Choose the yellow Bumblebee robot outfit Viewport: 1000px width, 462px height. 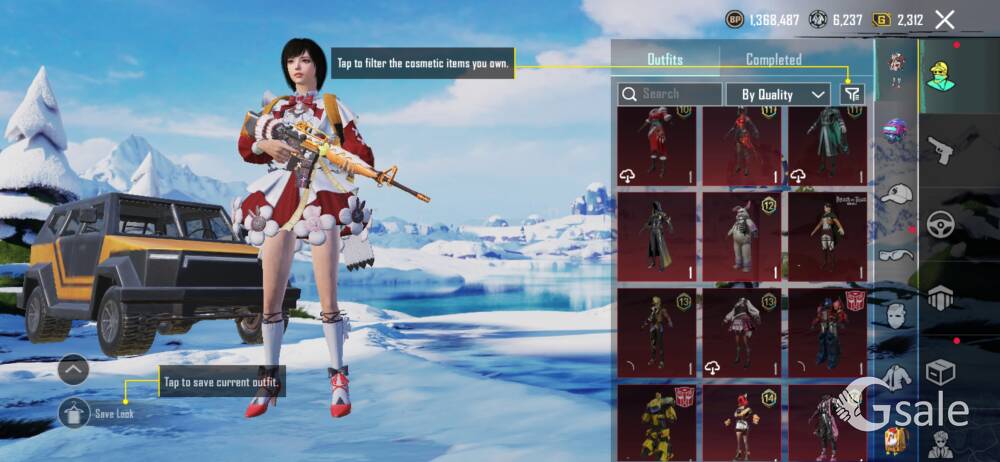656,422
